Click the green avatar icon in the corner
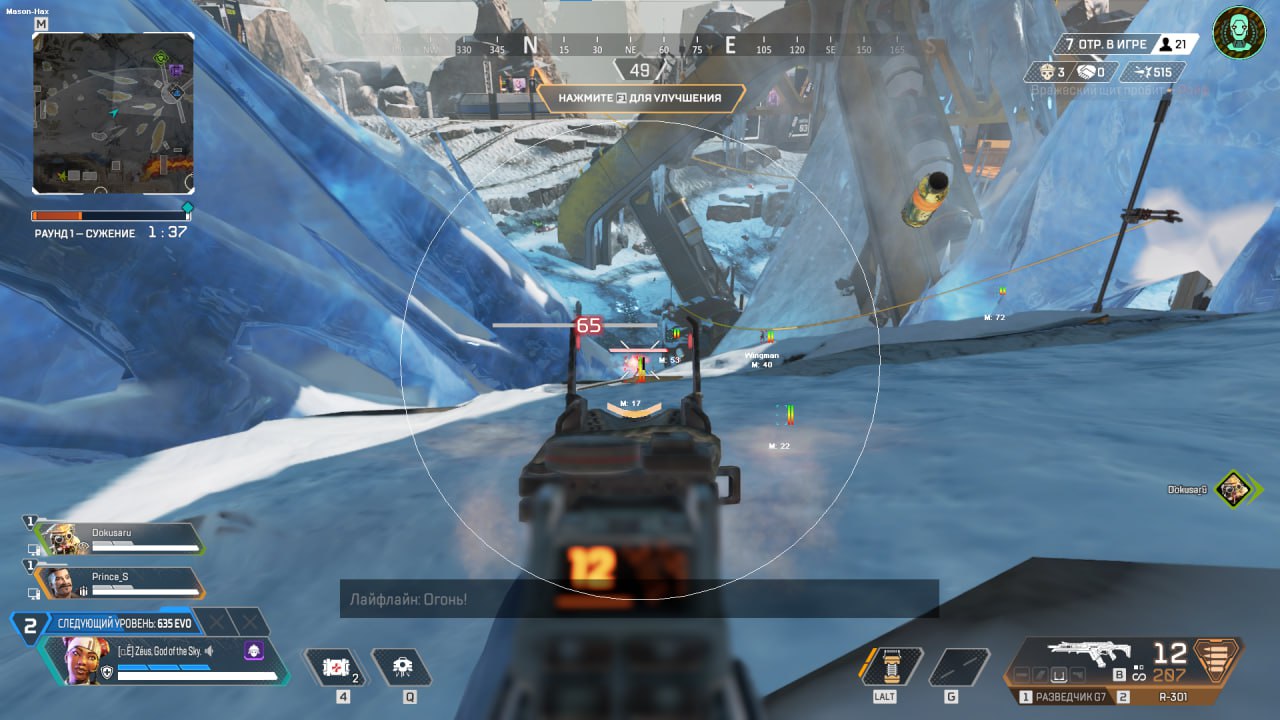 1238,34
